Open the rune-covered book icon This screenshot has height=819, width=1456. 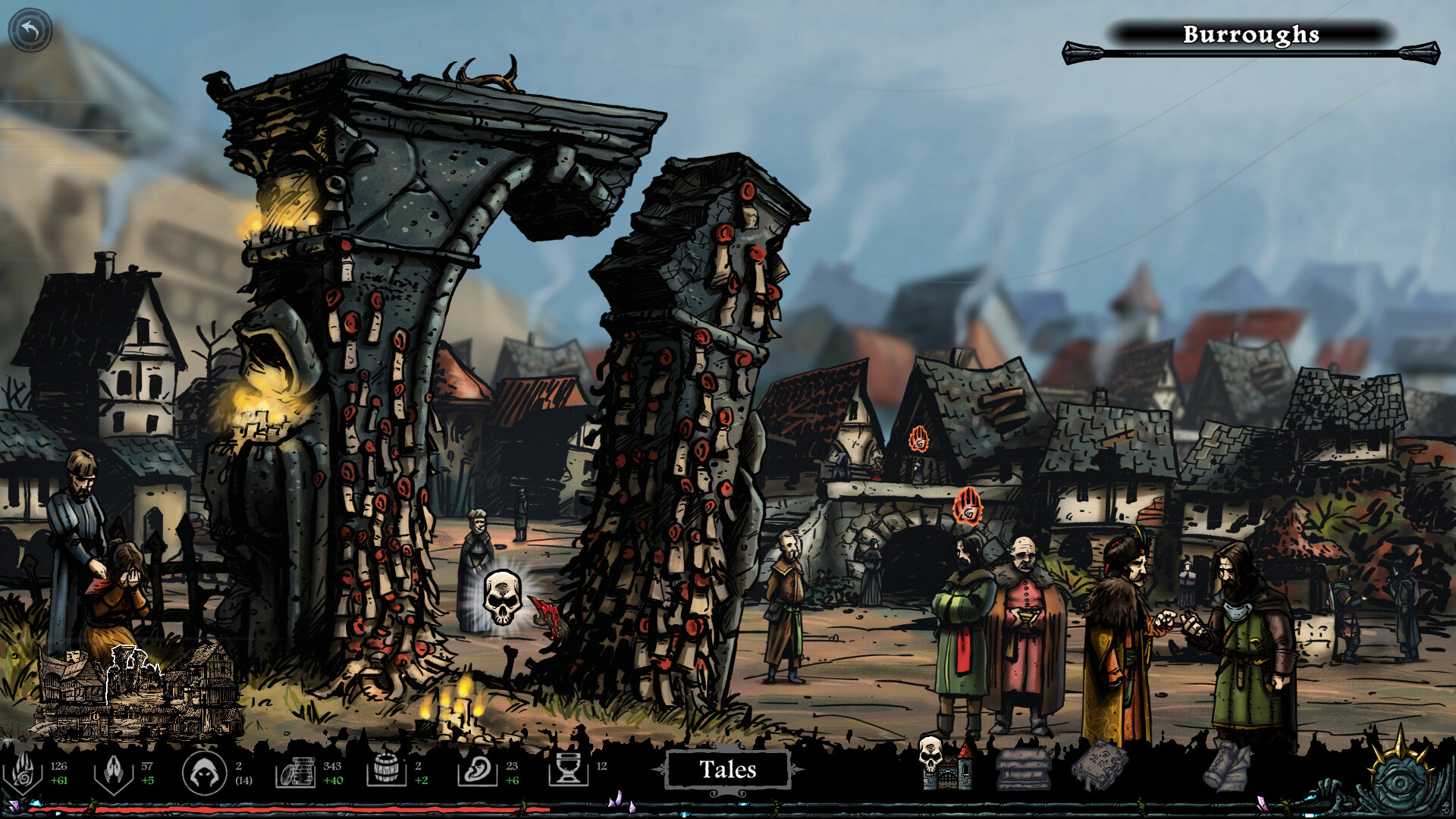pos(1100,764)
